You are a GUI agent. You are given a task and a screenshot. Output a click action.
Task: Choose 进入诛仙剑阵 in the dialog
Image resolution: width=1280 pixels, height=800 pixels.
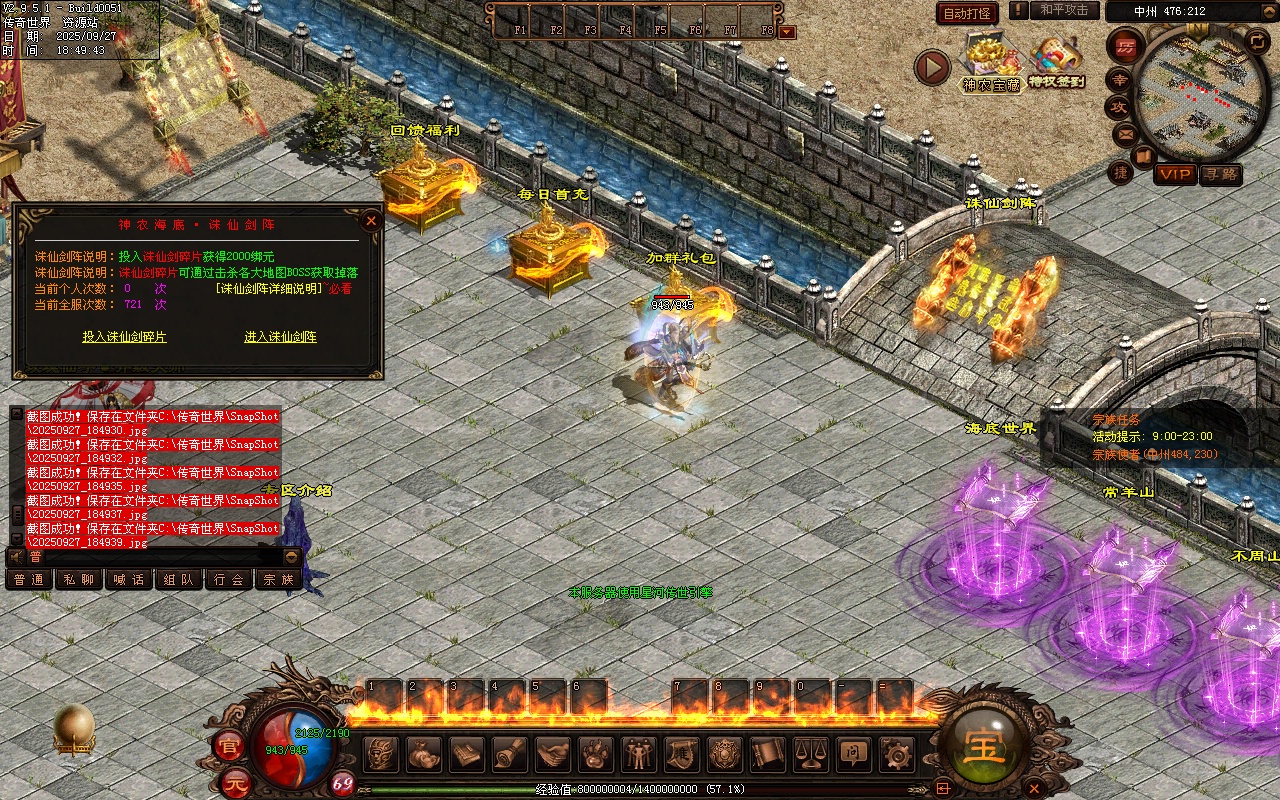[280, 337]
